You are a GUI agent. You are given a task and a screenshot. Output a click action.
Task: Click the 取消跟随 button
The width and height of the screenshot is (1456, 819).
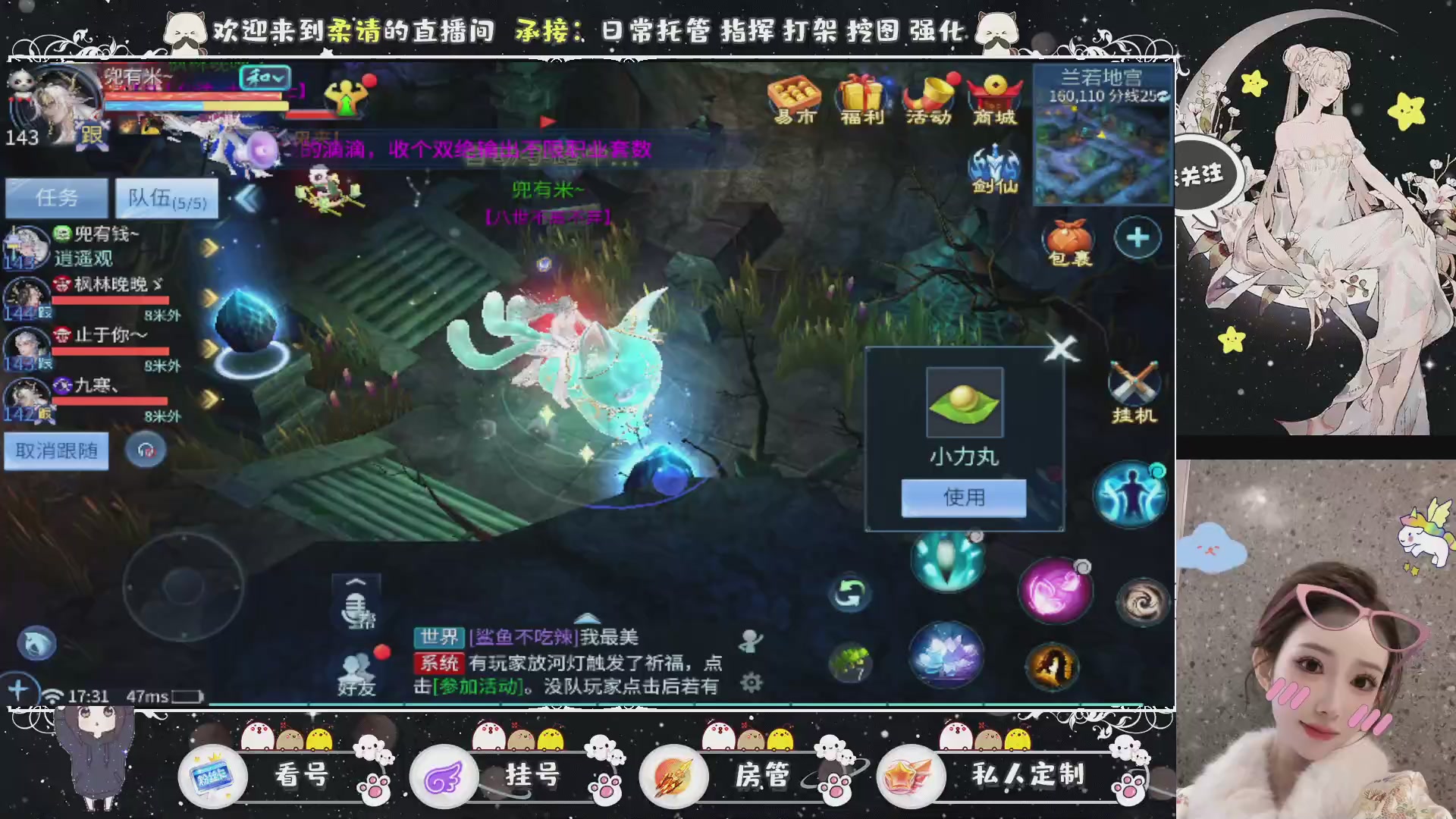point(55,450)
